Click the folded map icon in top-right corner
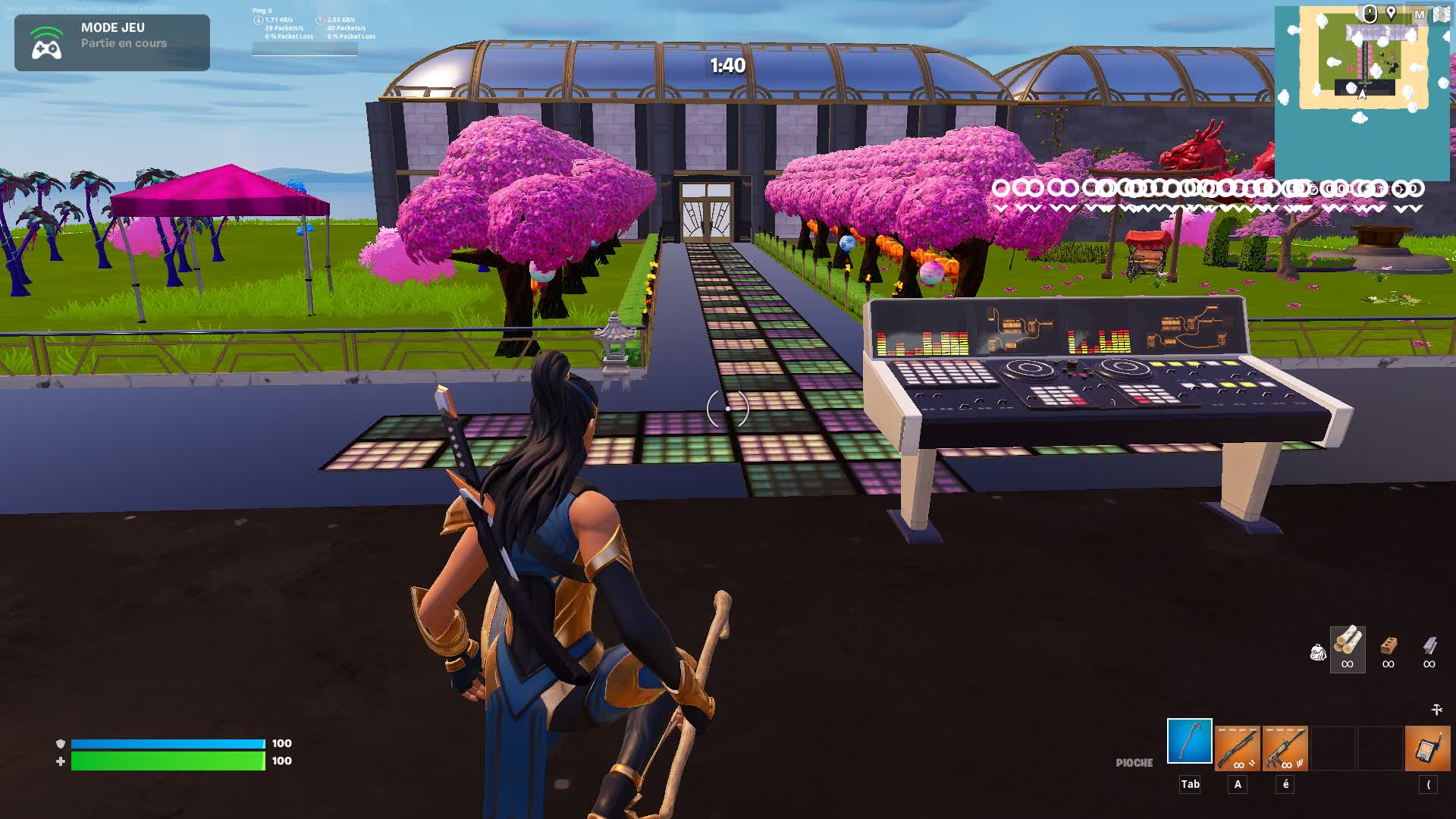Screen dimensions: 1456x819 coord(1441,13)
